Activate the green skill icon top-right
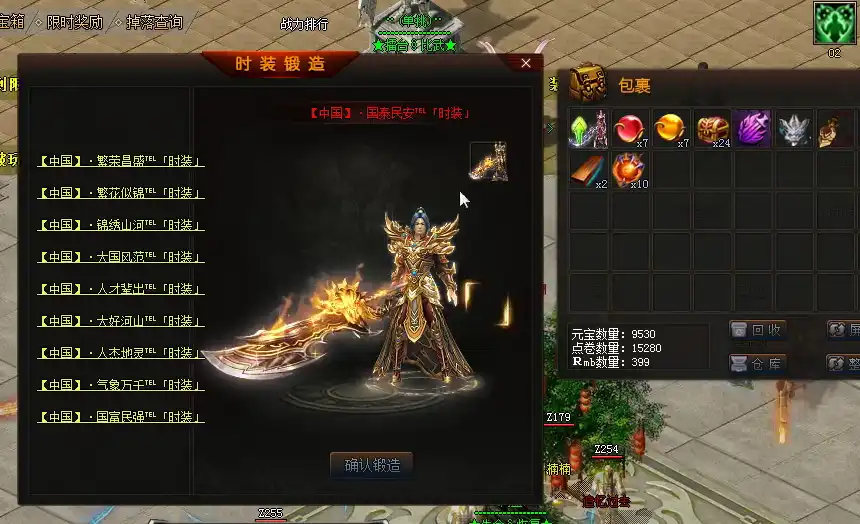Screen dimensions: 860x524 [833, 23]
